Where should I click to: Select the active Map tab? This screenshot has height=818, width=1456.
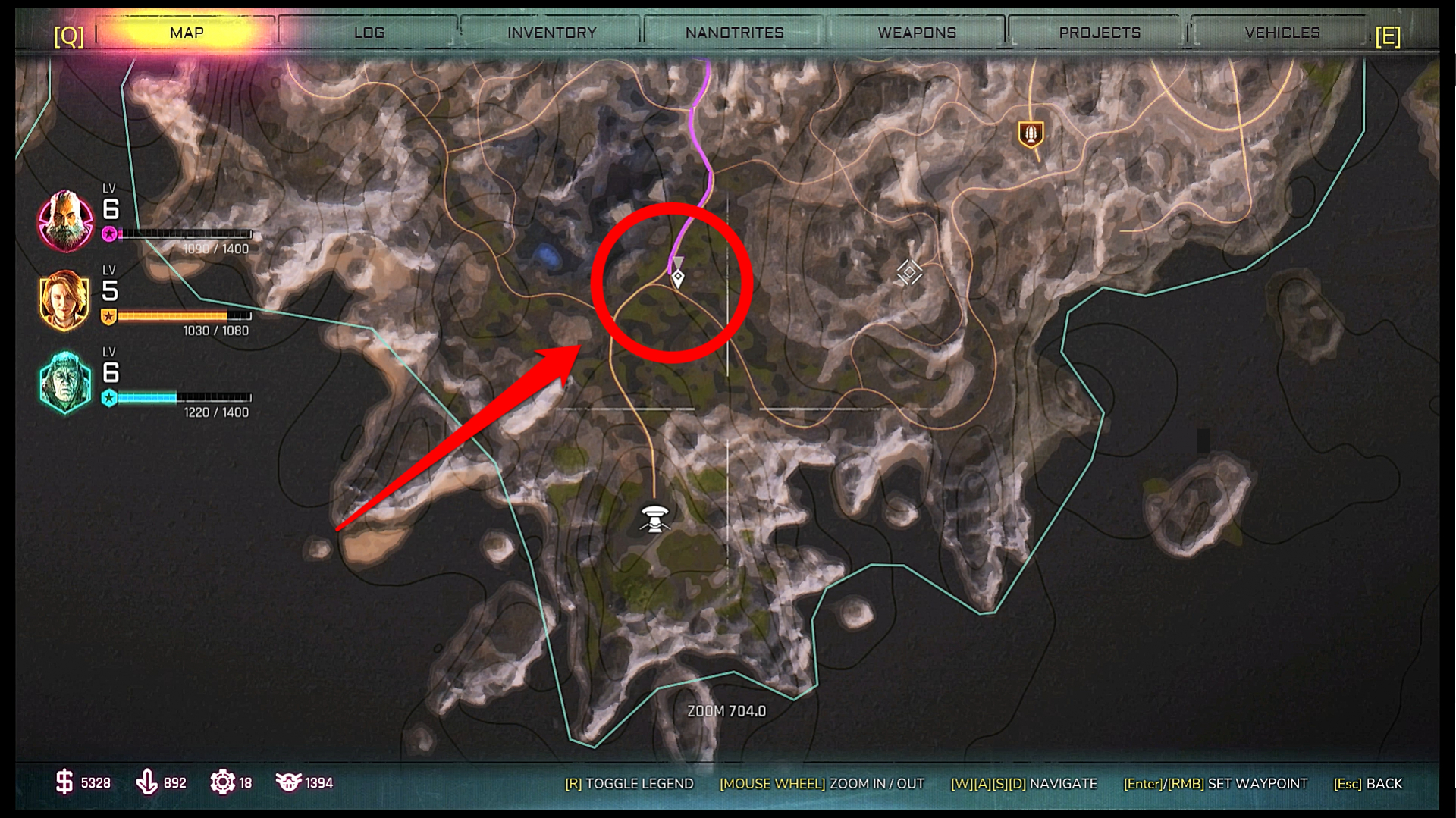pyautogui.click(x=187, y=33)
